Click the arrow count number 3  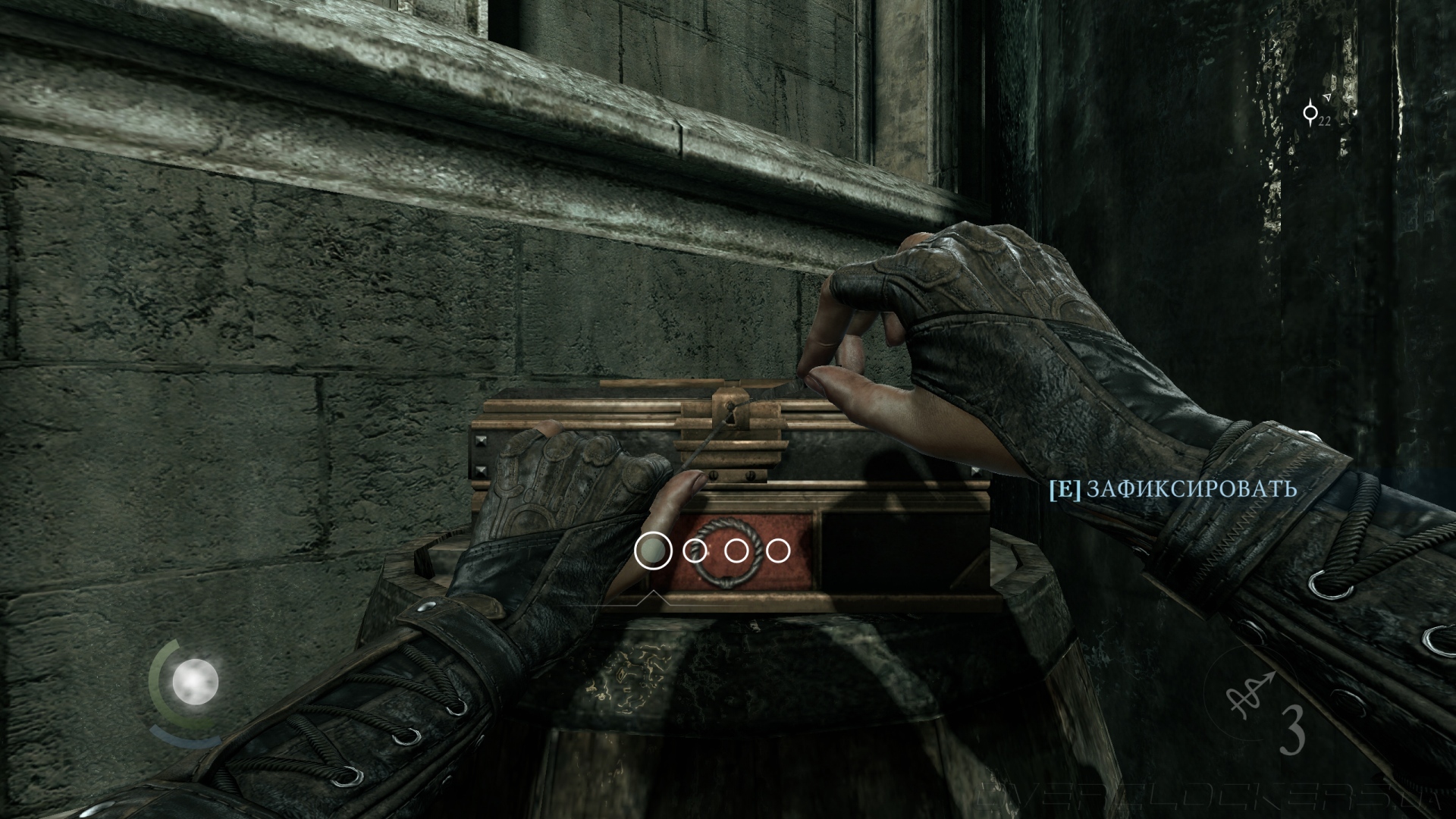(x=1291, y=729)
